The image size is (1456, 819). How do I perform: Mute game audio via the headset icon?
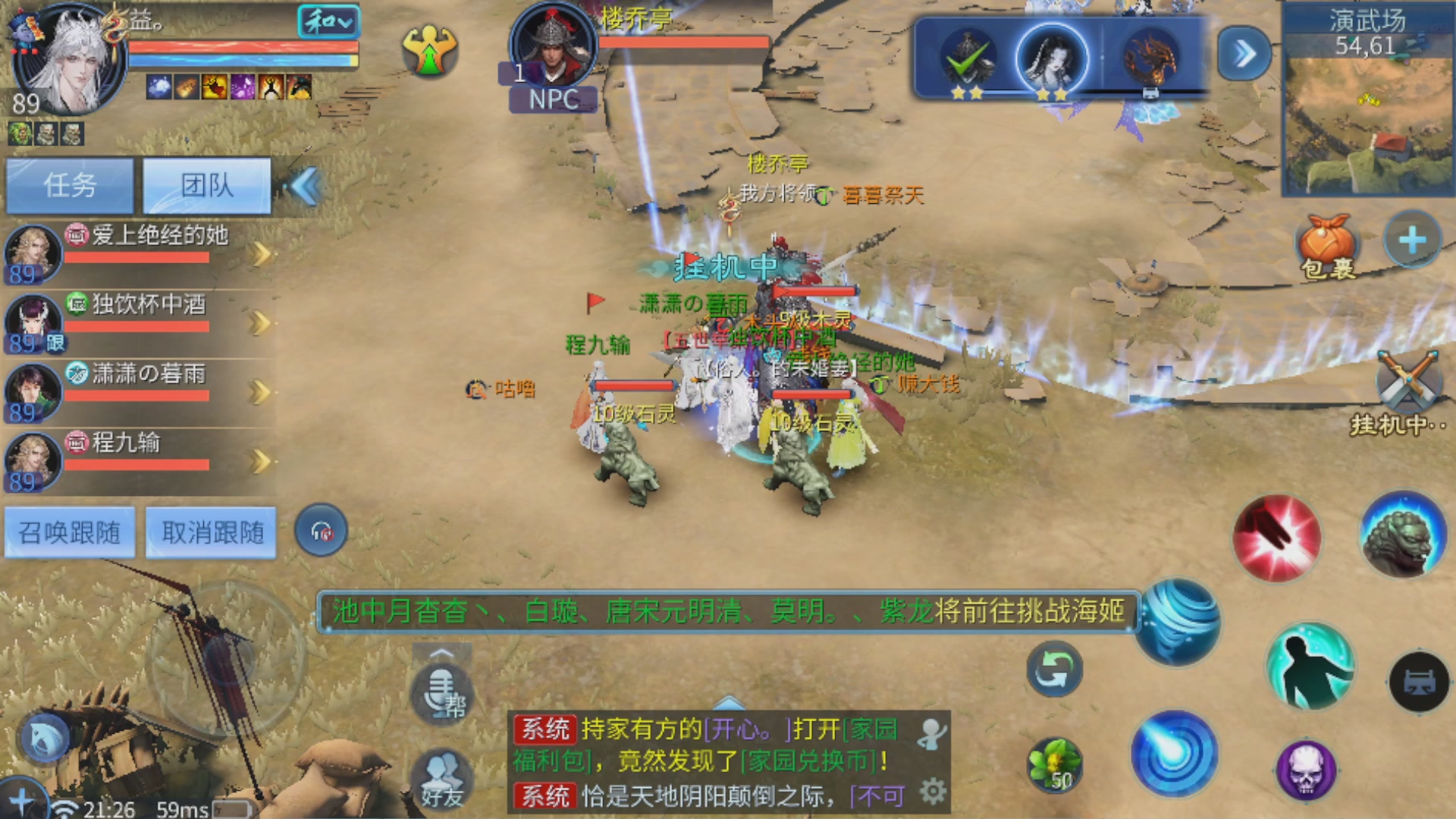point(320,531)
